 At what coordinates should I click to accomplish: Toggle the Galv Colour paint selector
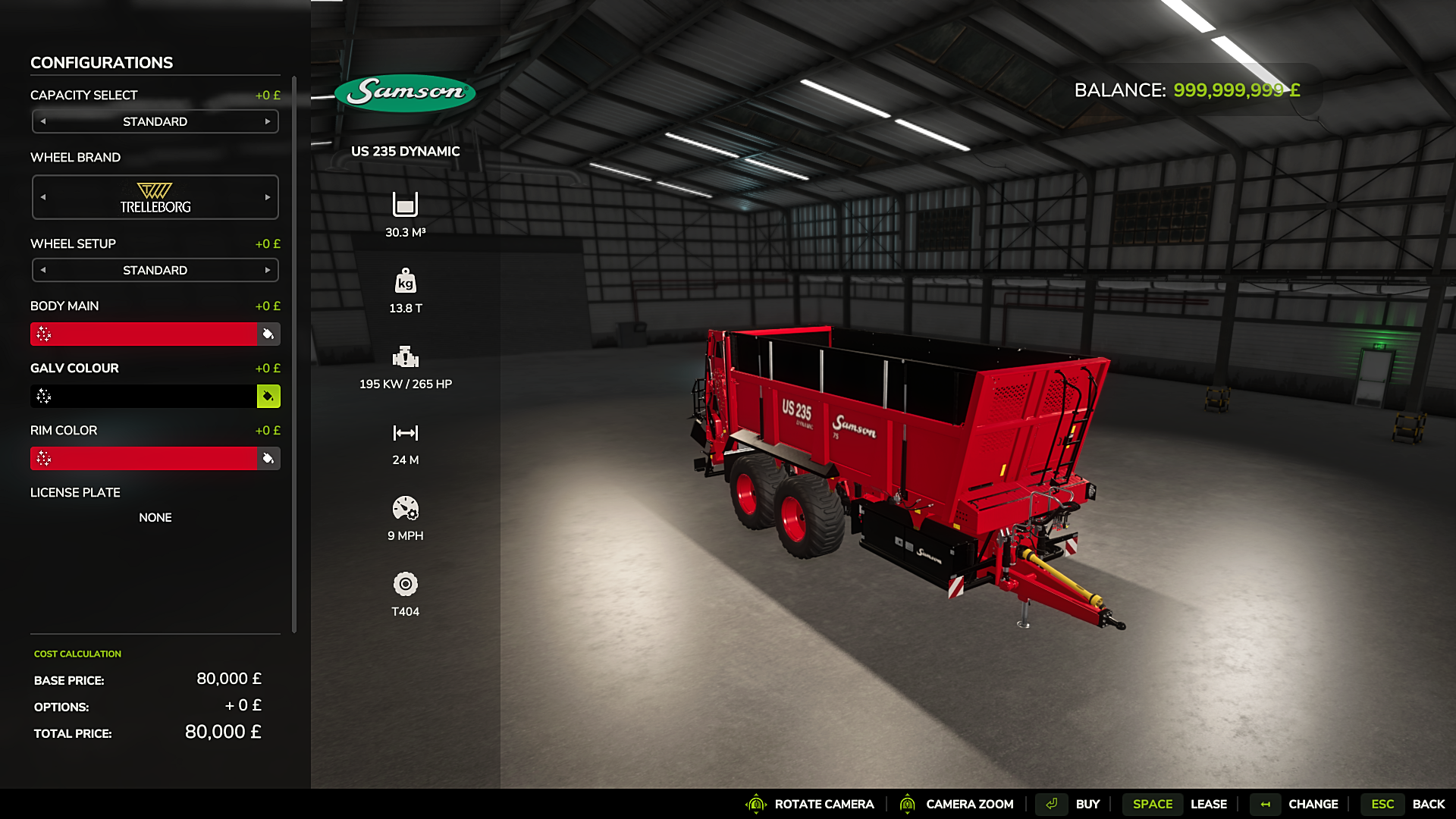[268, 396]
